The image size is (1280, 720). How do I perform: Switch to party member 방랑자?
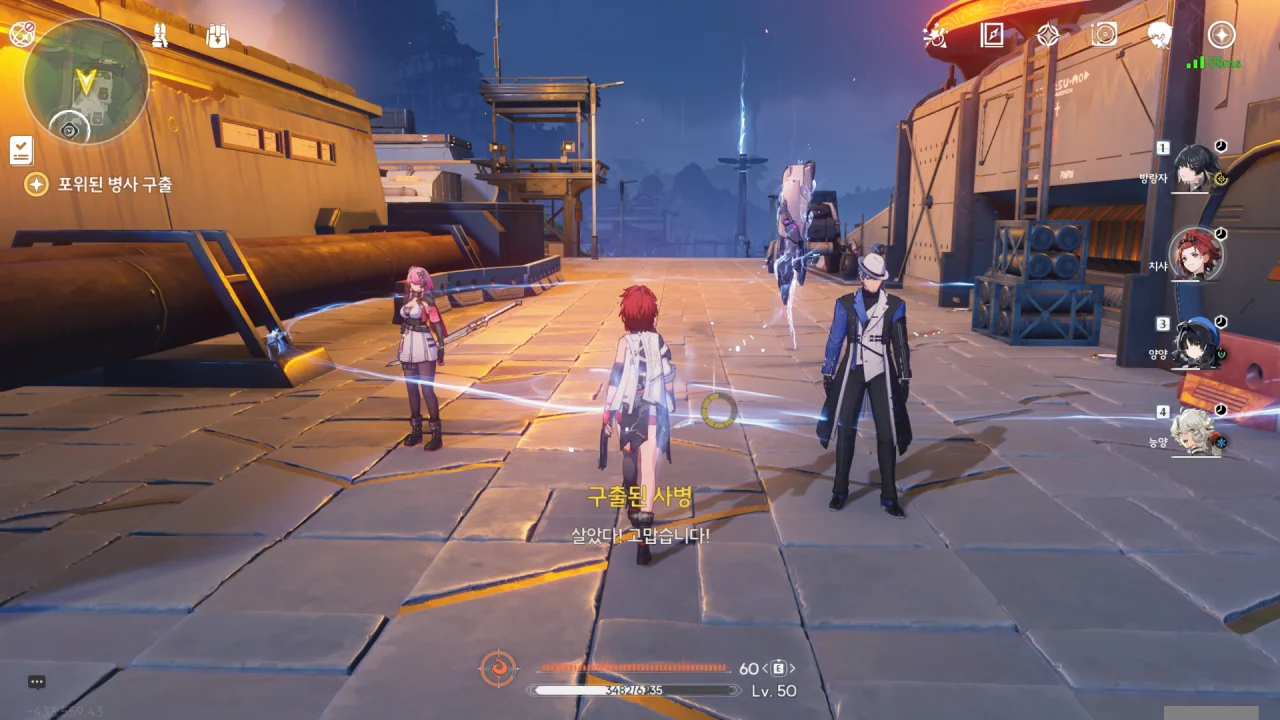coord(1195,167)
